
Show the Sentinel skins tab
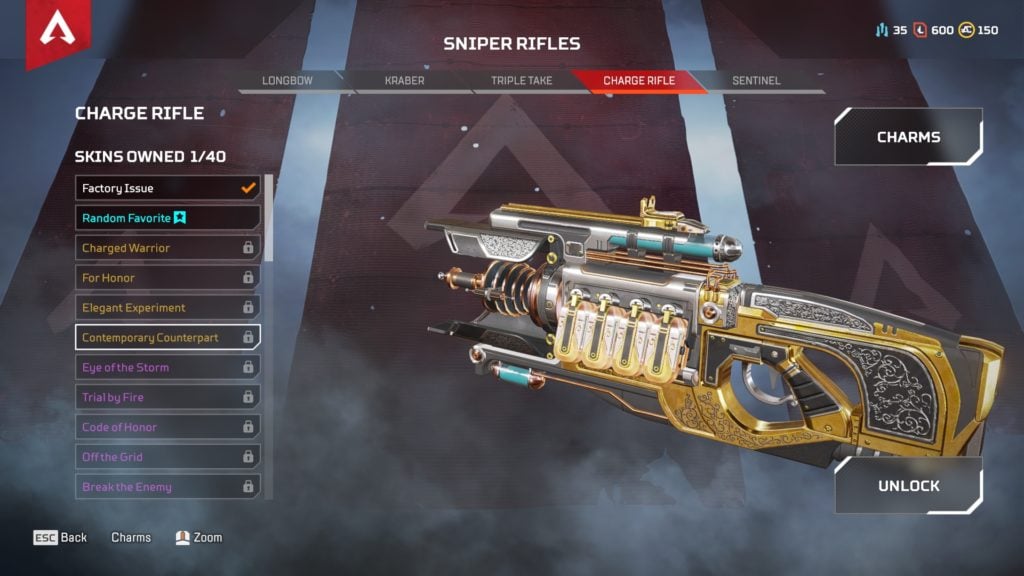click(x=755, y=81)
